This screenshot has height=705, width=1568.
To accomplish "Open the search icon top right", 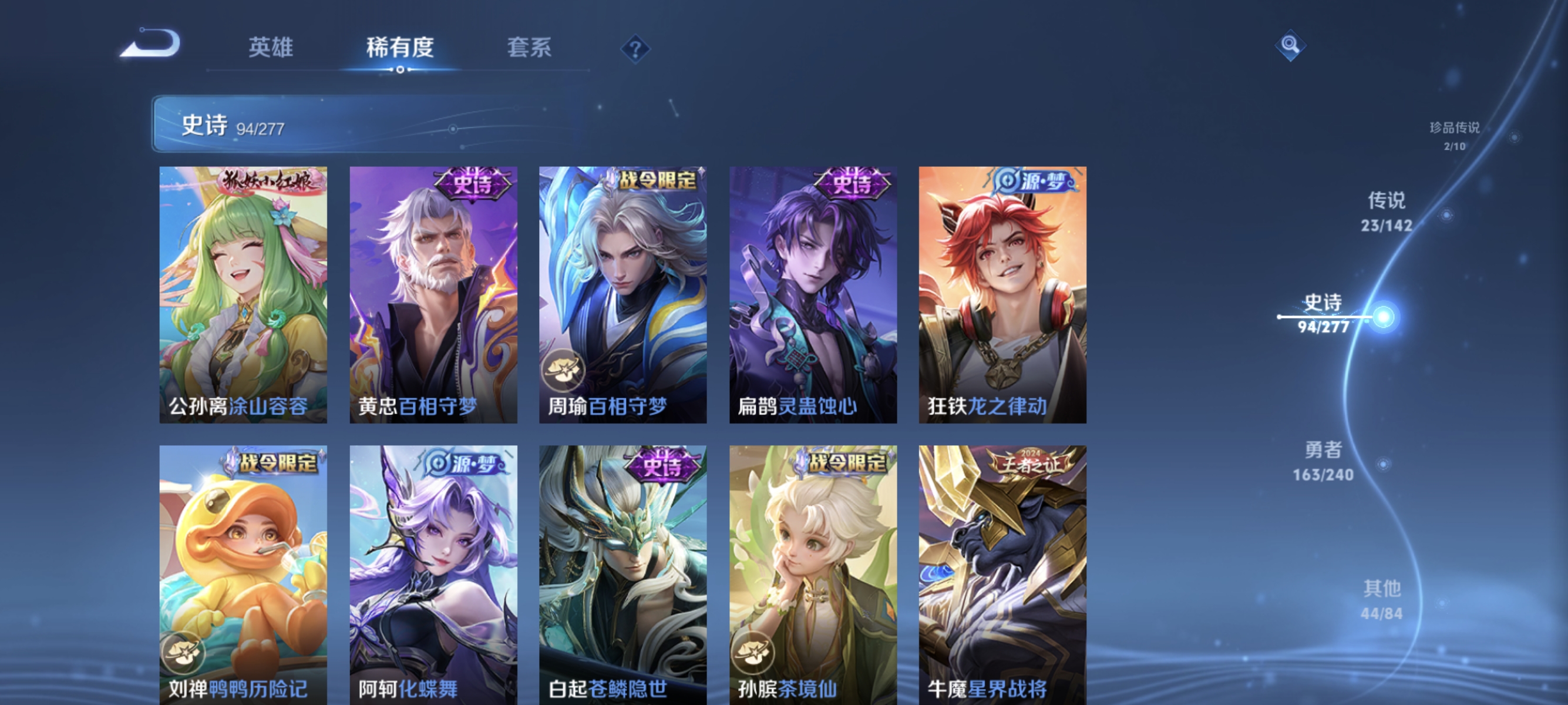I will coord(1290,44).
